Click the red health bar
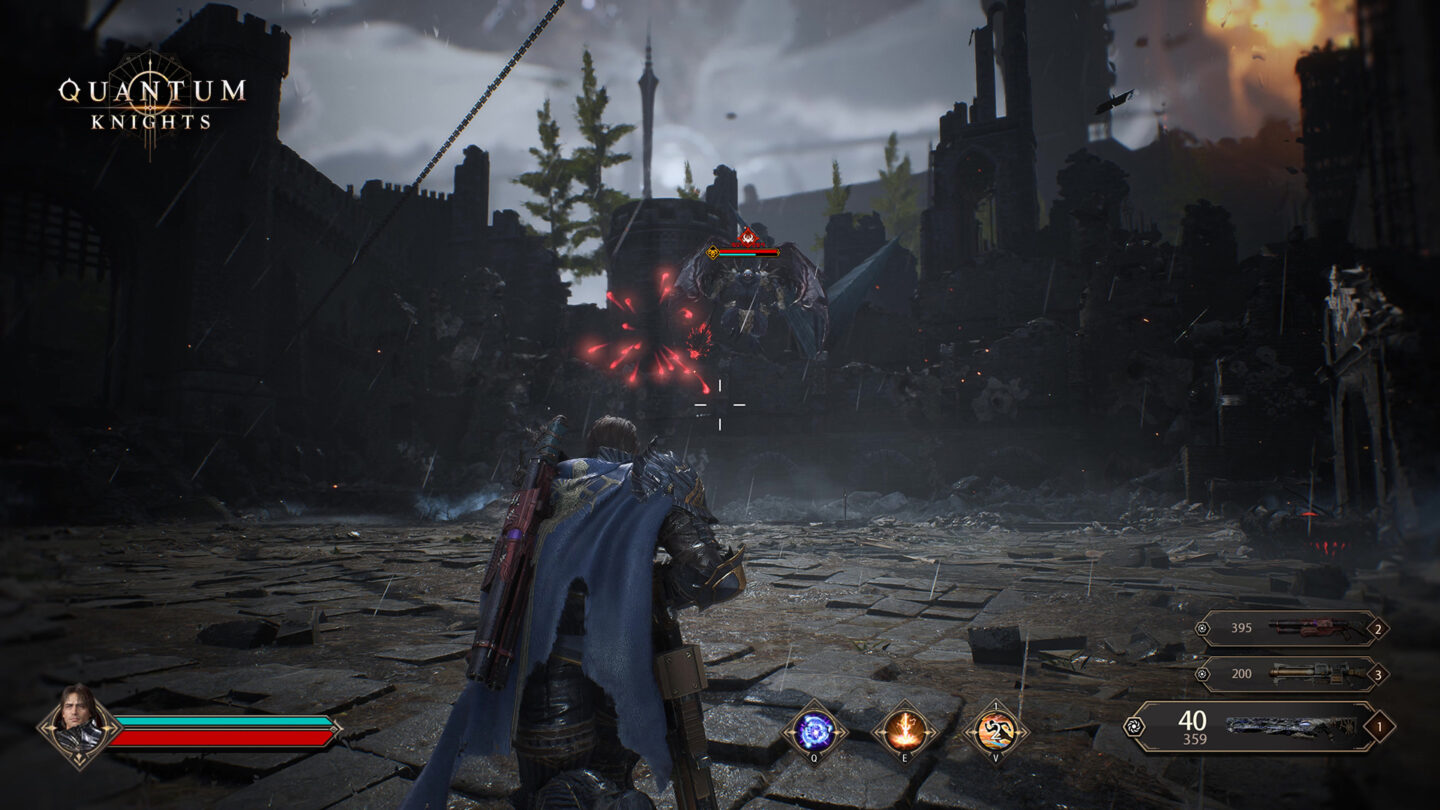Image resolution: width=1440 pixels, height=810 pixels. [222, 739]
